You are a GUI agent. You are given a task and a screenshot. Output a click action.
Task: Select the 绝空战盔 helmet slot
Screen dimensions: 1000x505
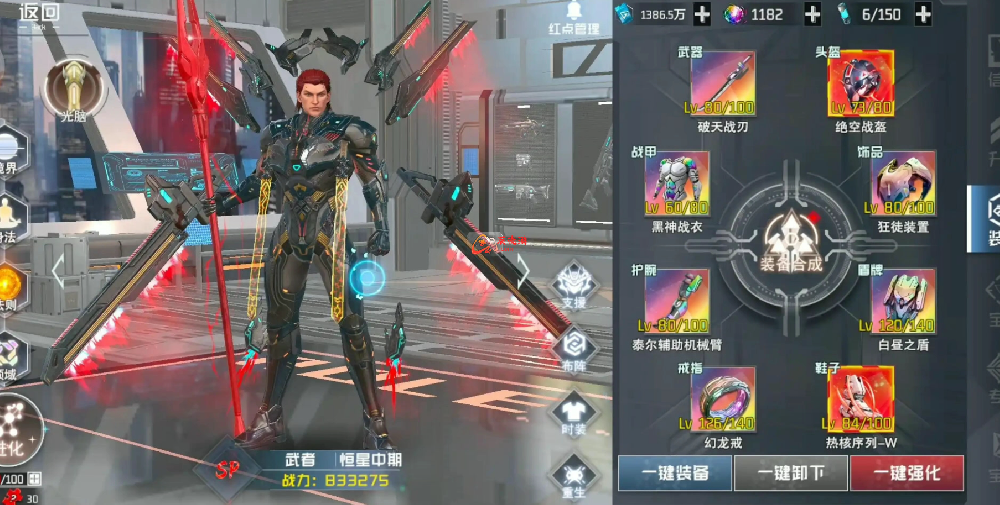pos(860,84)
